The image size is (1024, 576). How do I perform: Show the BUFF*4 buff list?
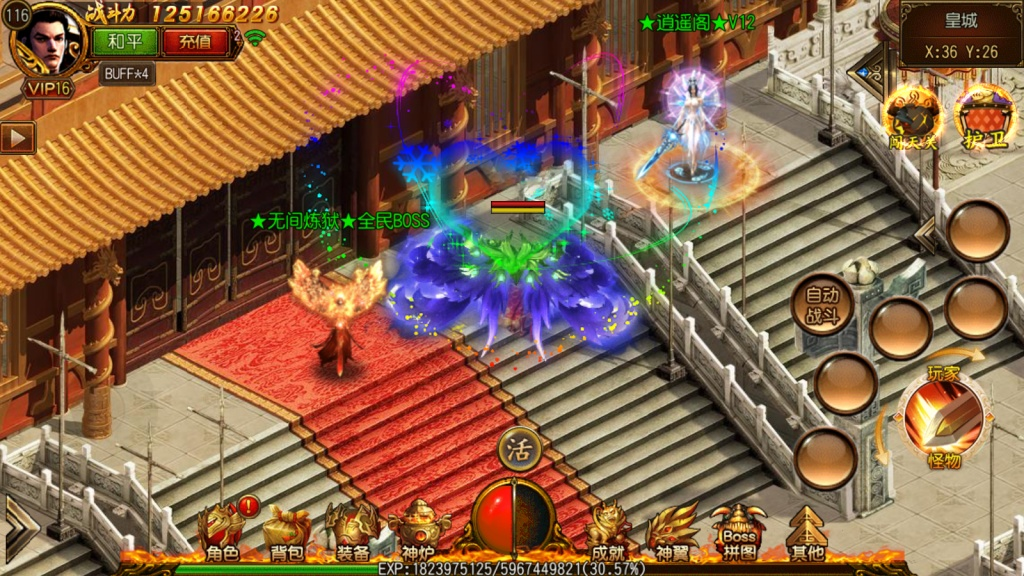pos(126,73)
